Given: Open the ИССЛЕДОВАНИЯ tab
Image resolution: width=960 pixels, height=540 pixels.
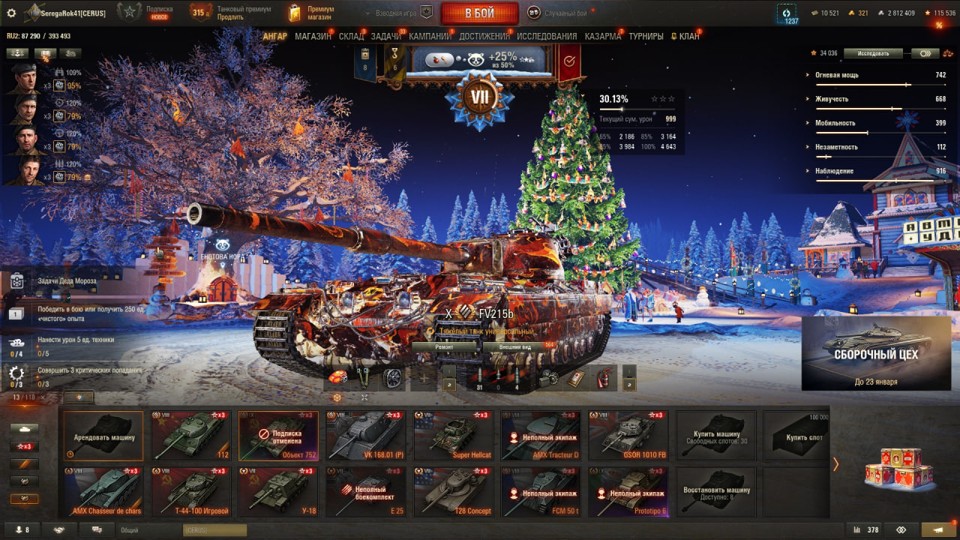Looking at the screenshot, I should click(x=546, y=36).
